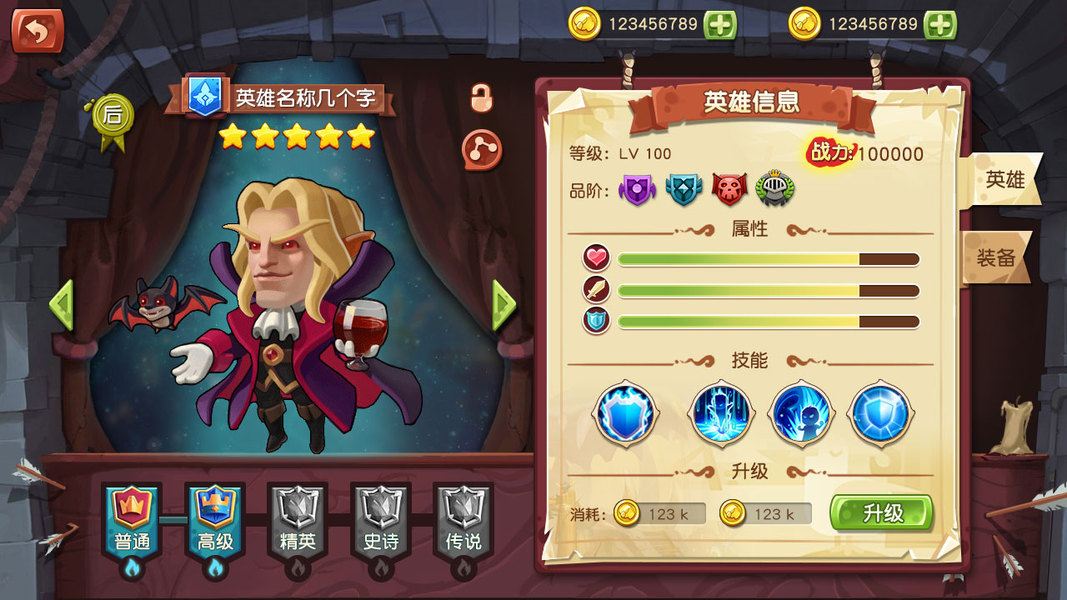Select the lightning strike skill icon

(720, 412)
